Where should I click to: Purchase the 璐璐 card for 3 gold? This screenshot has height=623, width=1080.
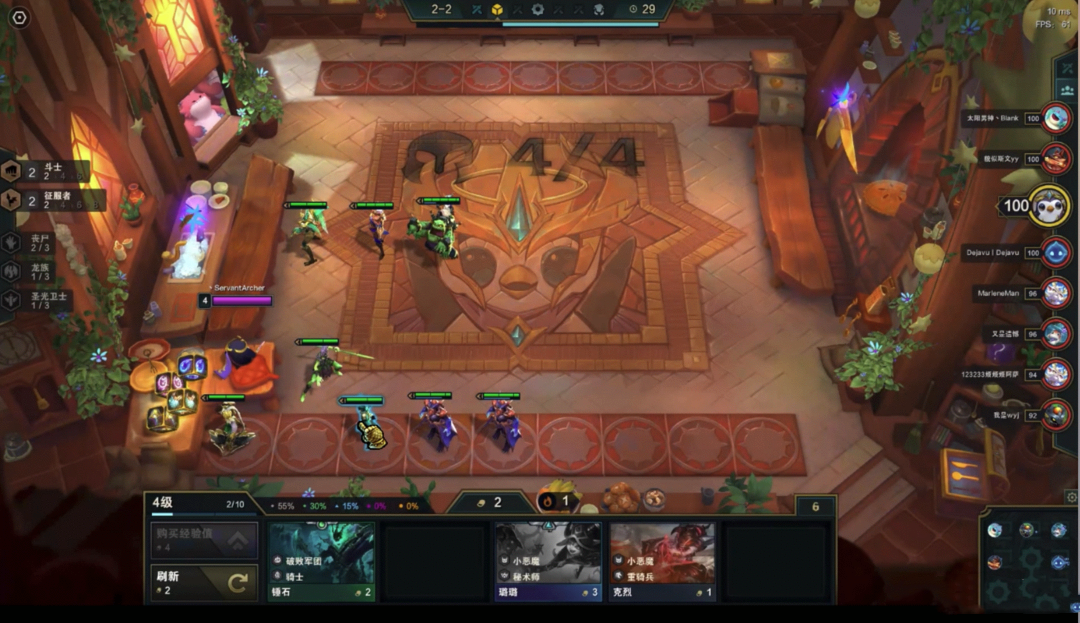548,561
